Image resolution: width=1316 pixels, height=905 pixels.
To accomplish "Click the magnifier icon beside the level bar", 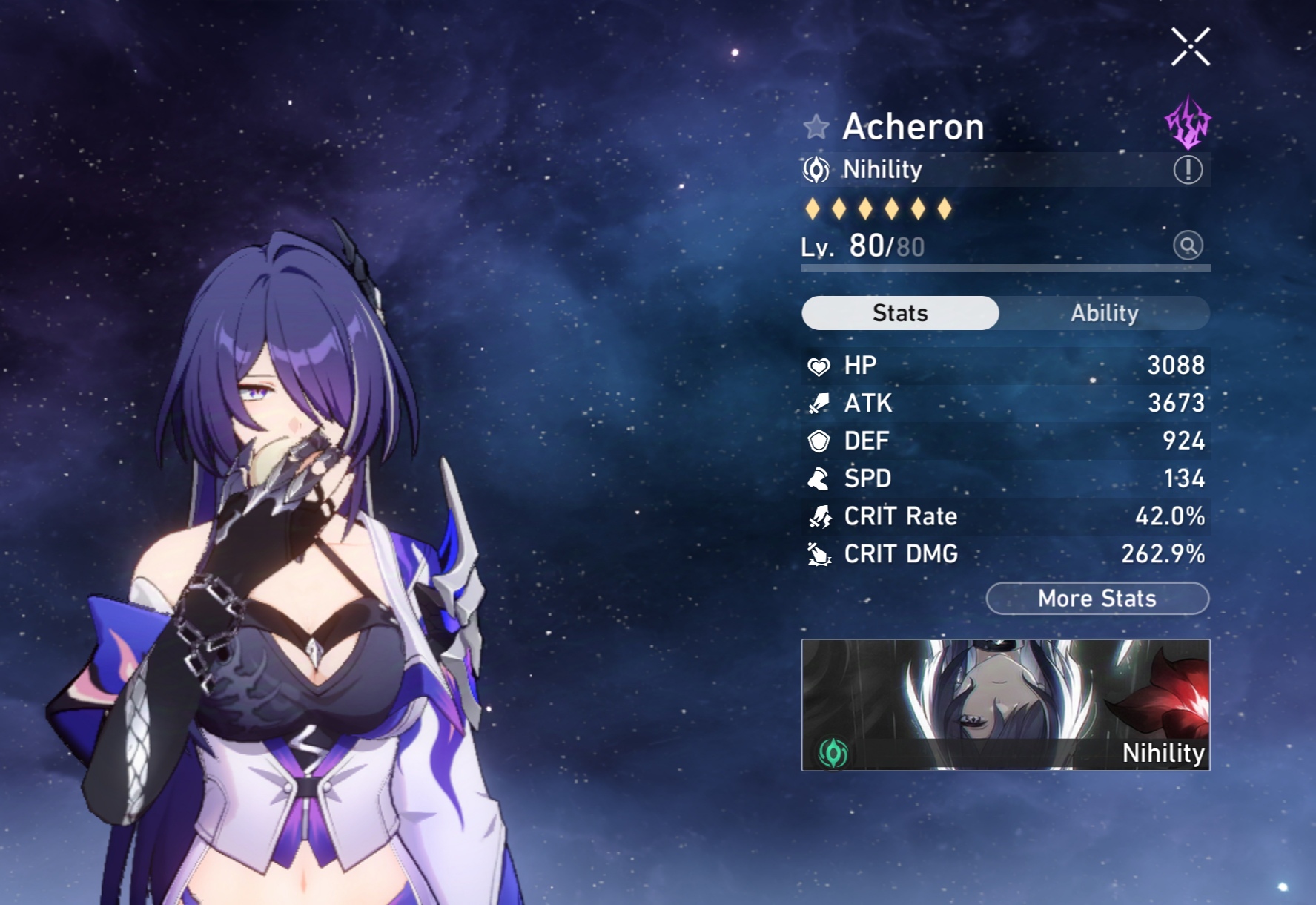I will (x=1187, y=246).
